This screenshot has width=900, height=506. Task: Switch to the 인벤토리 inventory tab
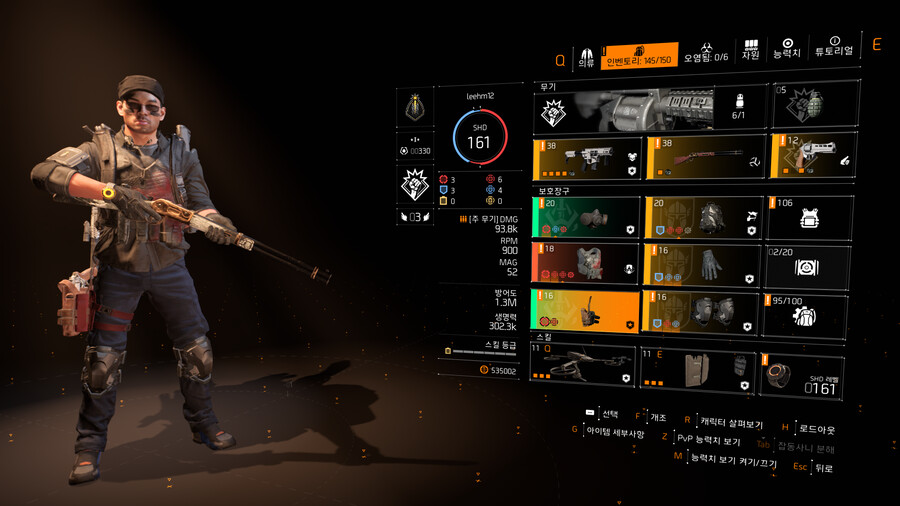(x=639, y=55)
